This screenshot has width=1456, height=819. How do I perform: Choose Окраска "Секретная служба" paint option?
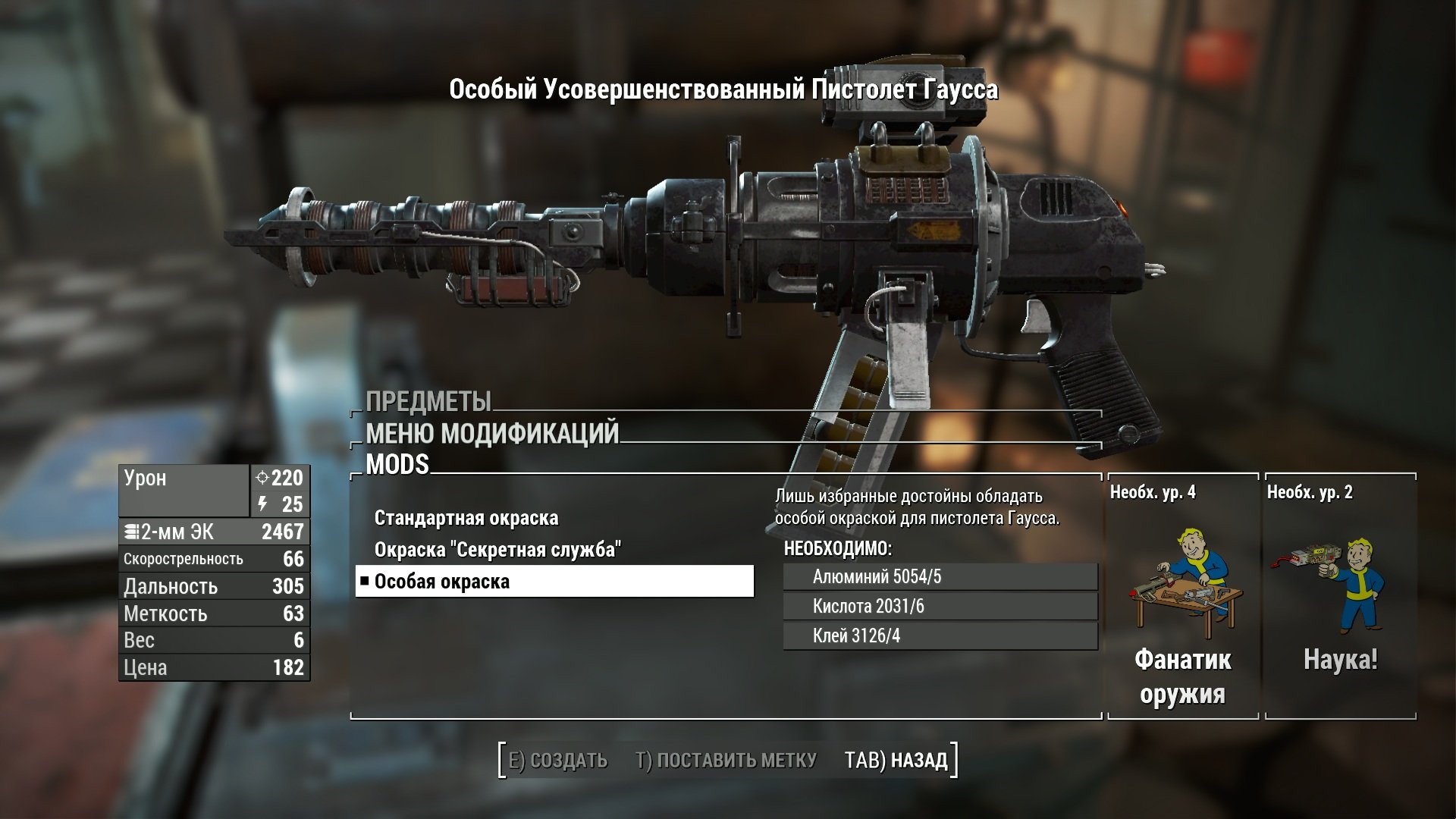click(x=497, y=550)
